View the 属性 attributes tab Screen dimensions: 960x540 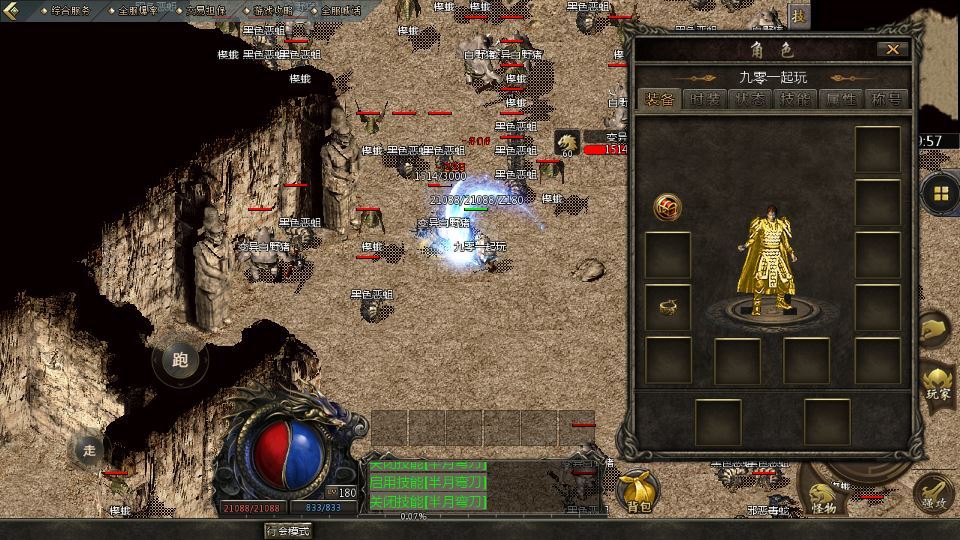[841, 99]
